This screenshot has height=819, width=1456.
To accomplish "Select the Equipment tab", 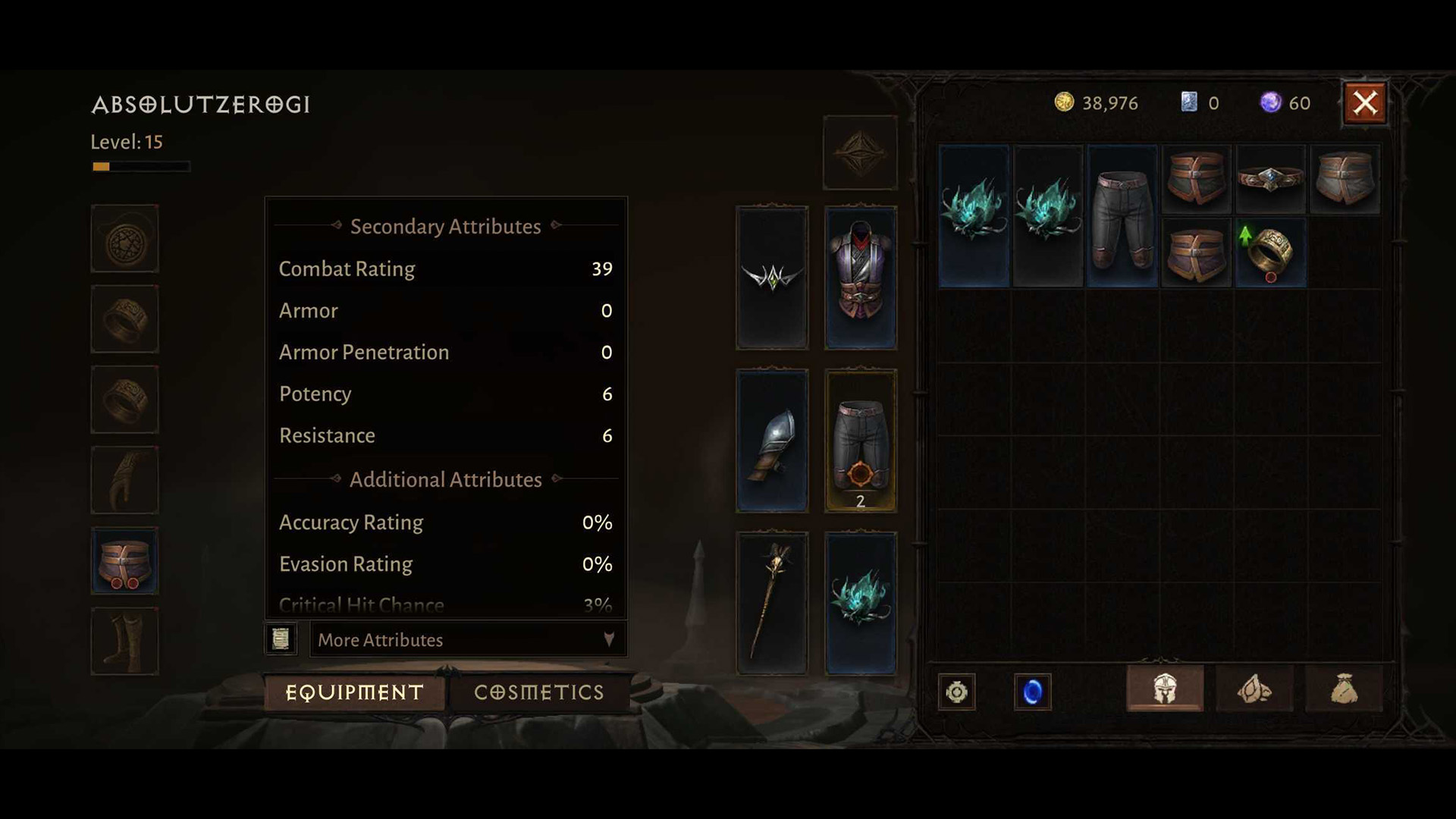I will pos(354,692).
